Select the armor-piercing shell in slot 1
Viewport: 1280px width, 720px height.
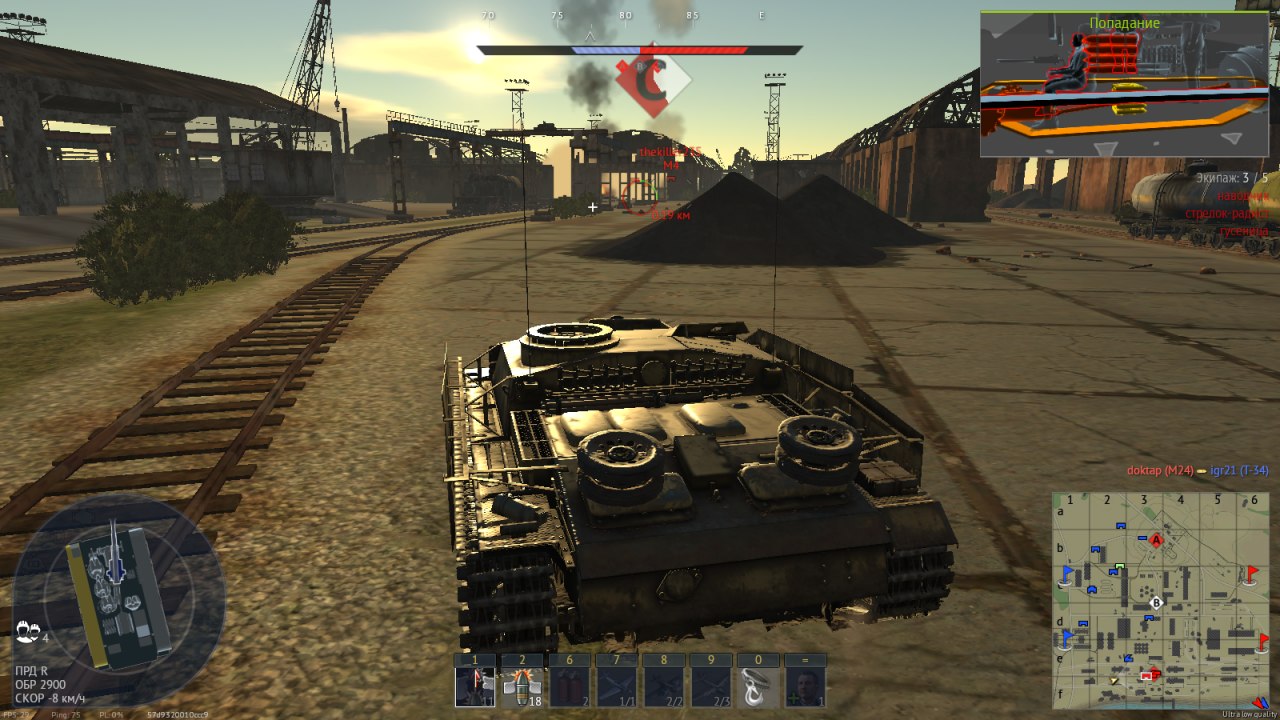pyautogui.click(x=475, y=687)
